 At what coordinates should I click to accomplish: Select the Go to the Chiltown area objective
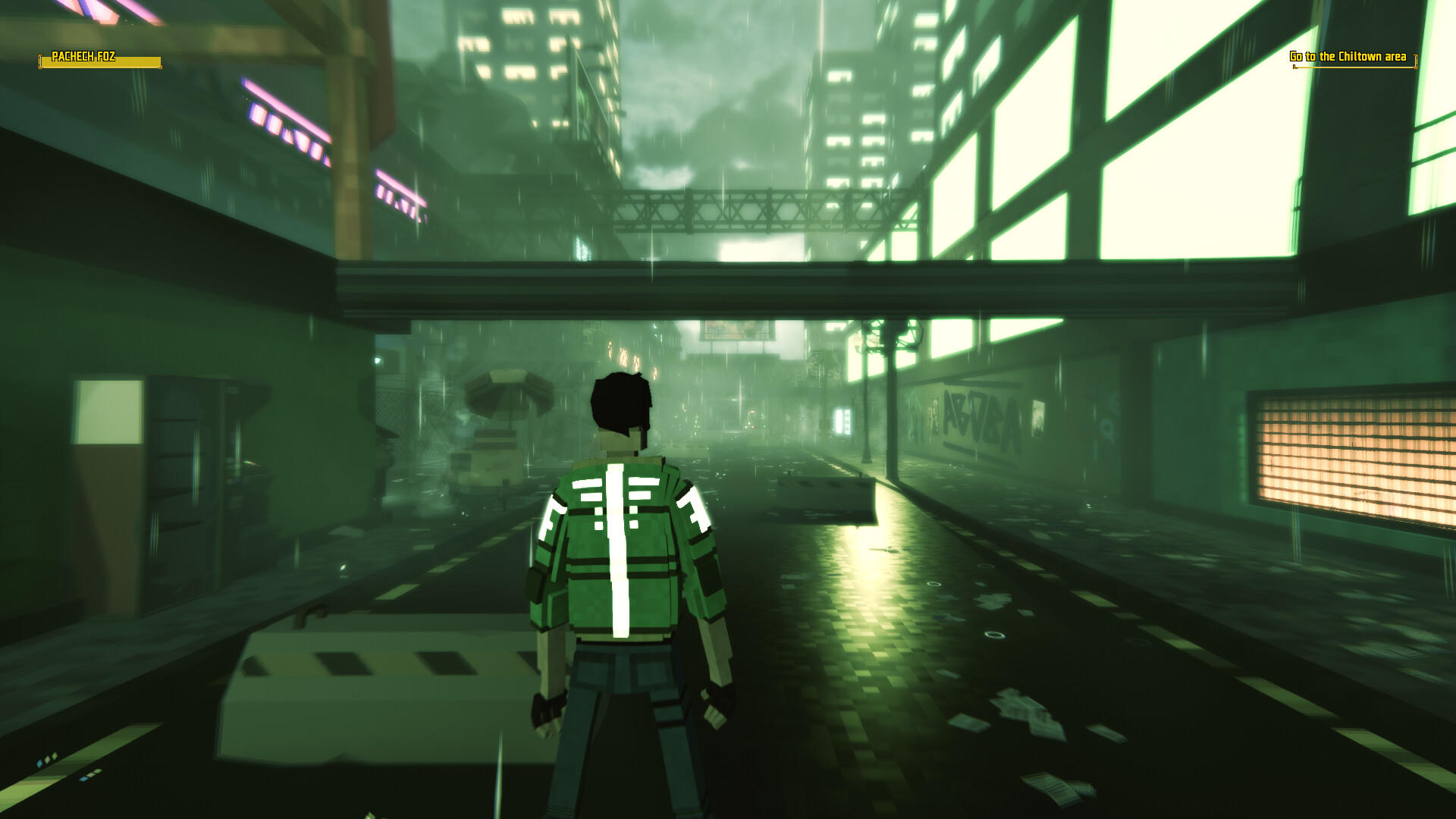[x=1347, y=56]
